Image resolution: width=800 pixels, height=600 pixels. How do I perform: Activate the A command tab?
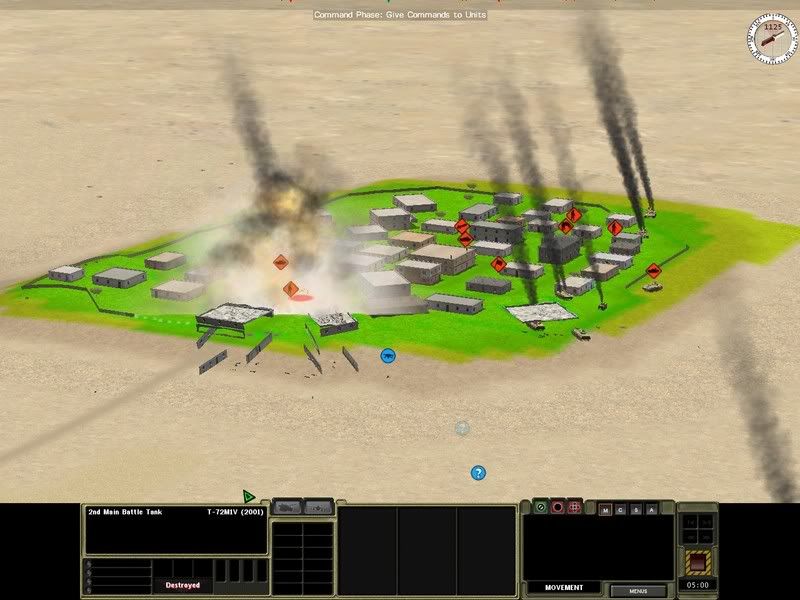tap(651, 509)
